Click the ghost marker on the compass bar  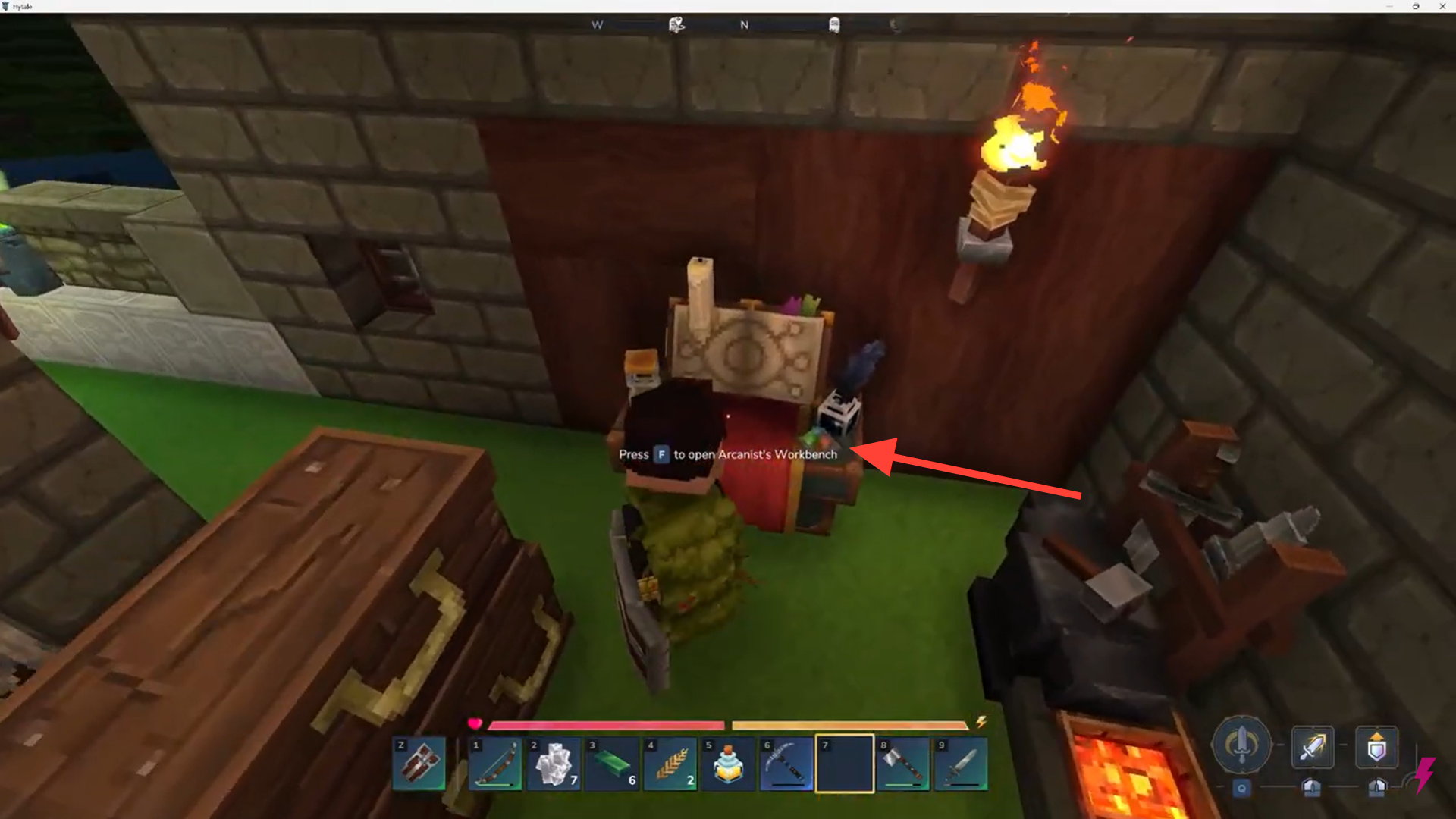click(x=834, y=25)
